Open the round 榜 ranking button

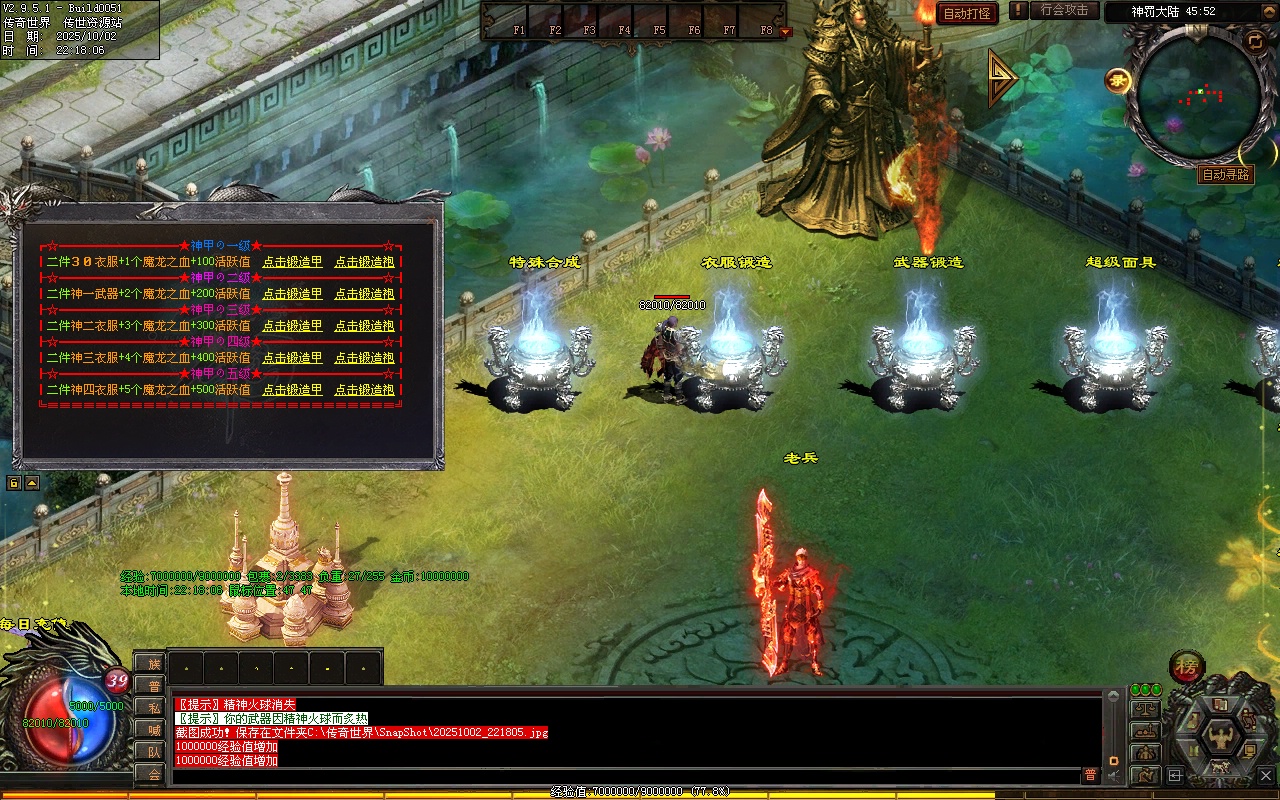coord(1187,667)
